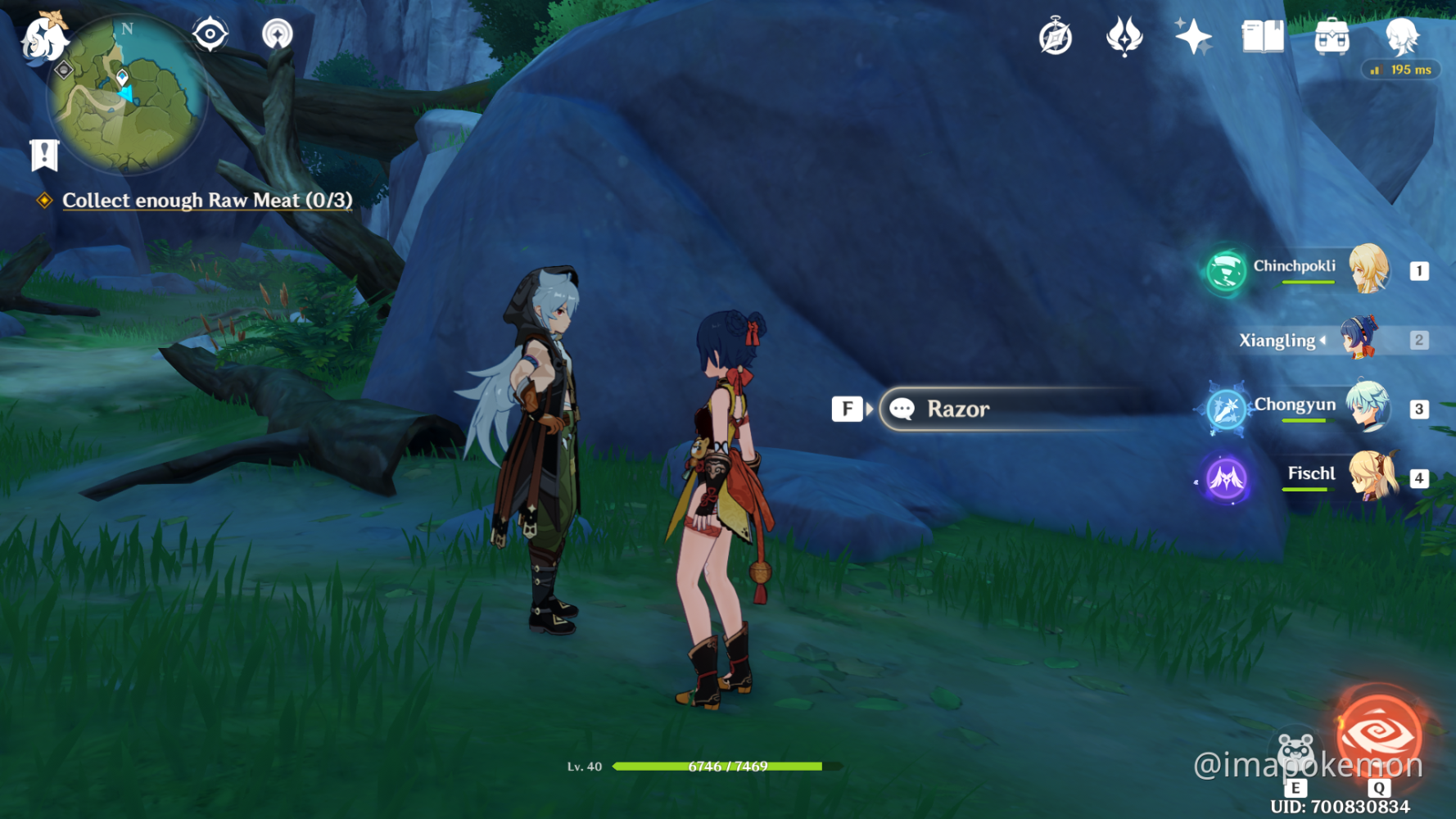Open the Battle Pass book icon

pyautogui.click(x=1262, y=37)
